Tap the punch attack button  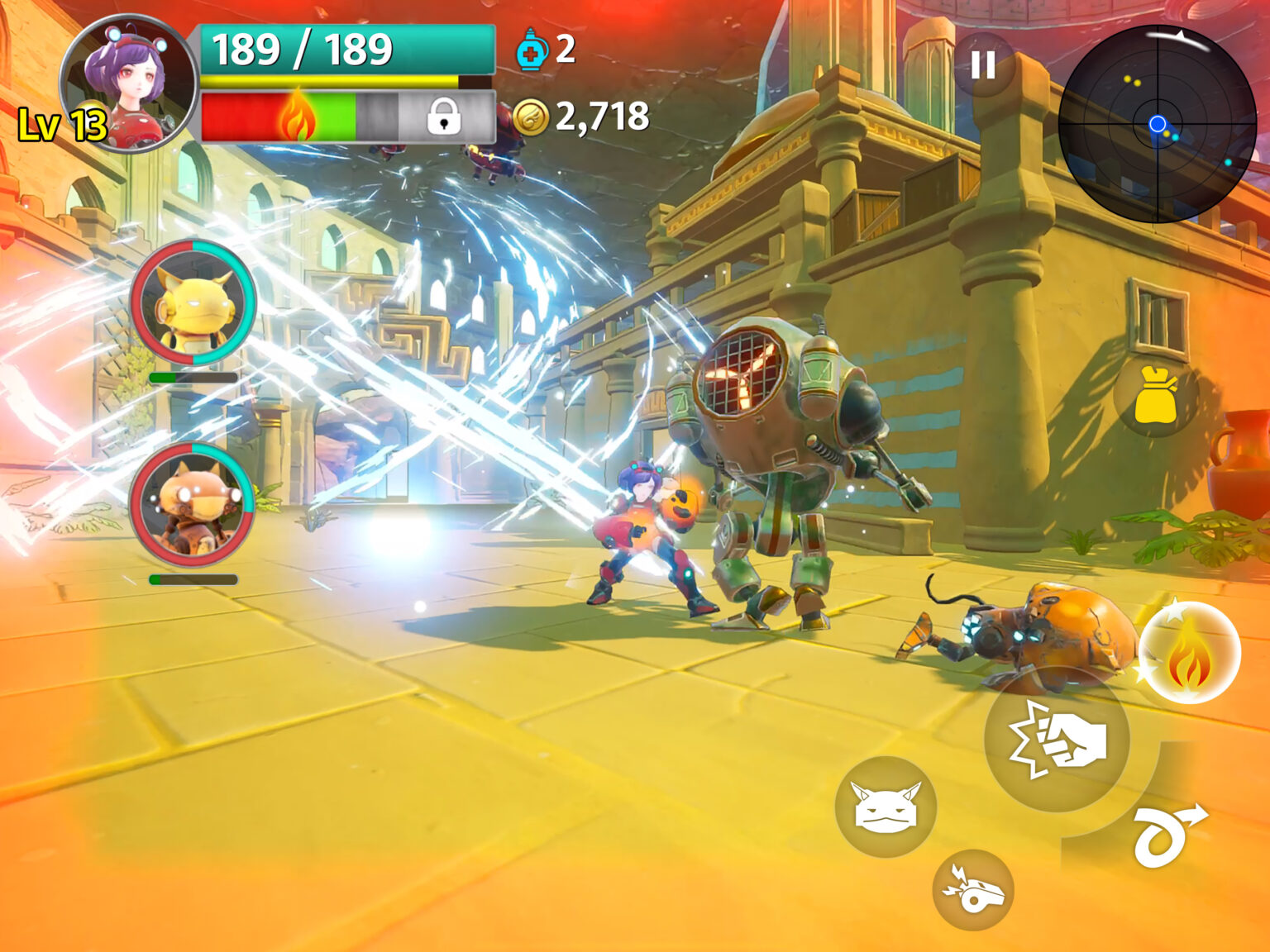[x=1058, y=739]
